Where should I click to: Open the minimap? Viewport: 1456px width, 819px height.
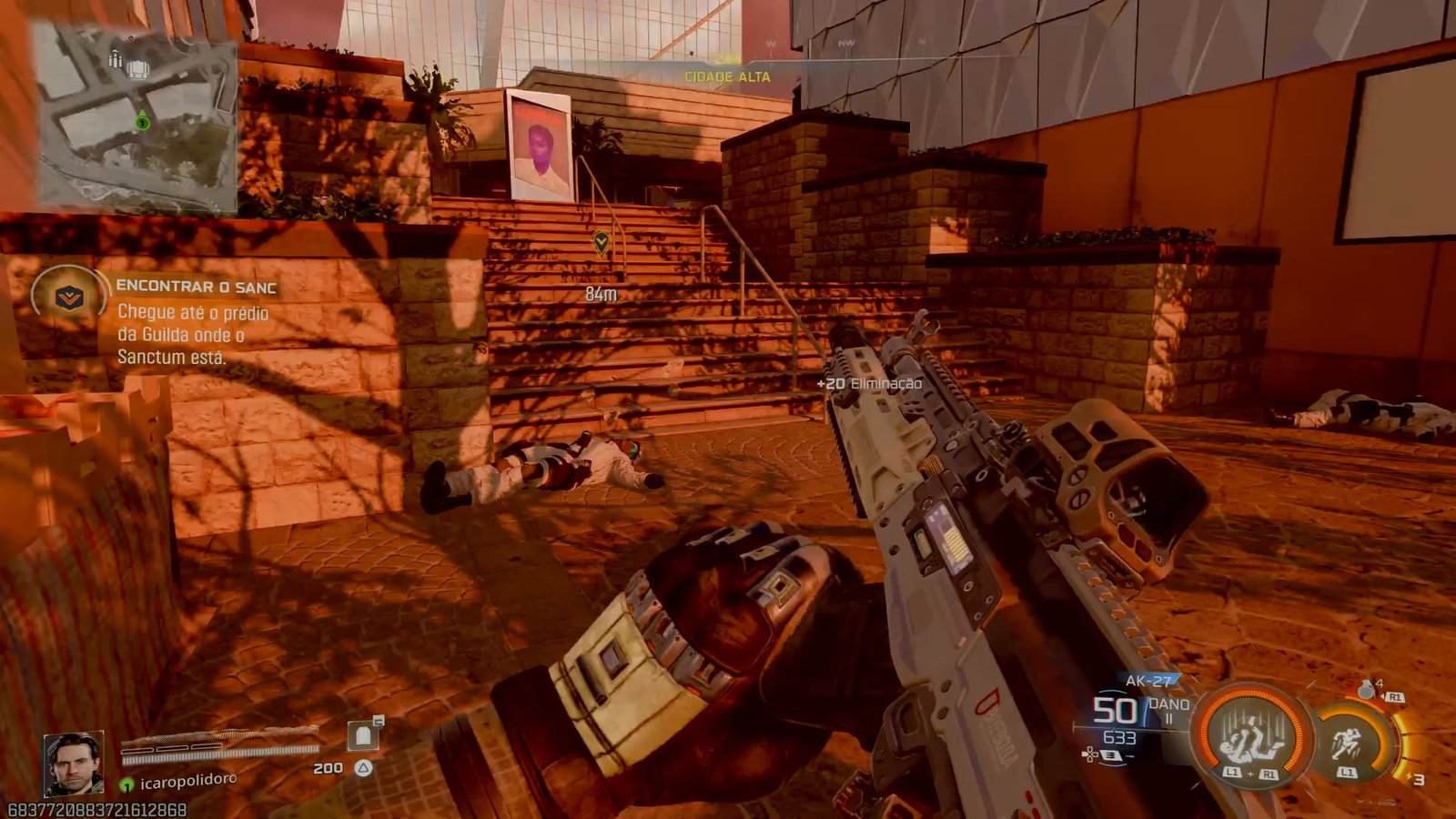tap(136, 116)
